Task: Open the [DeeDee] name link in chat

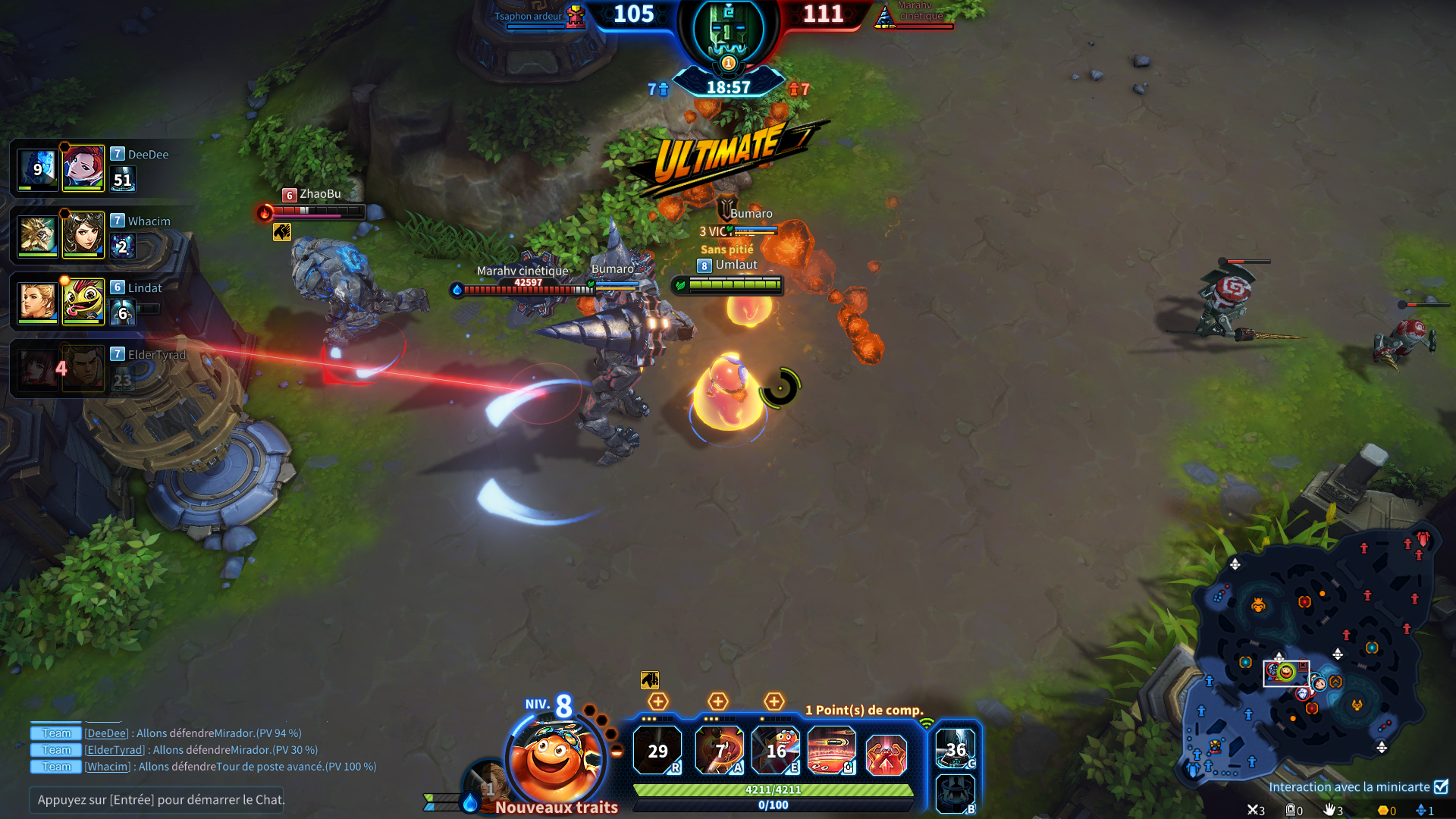Action: (x=106, y=733)
